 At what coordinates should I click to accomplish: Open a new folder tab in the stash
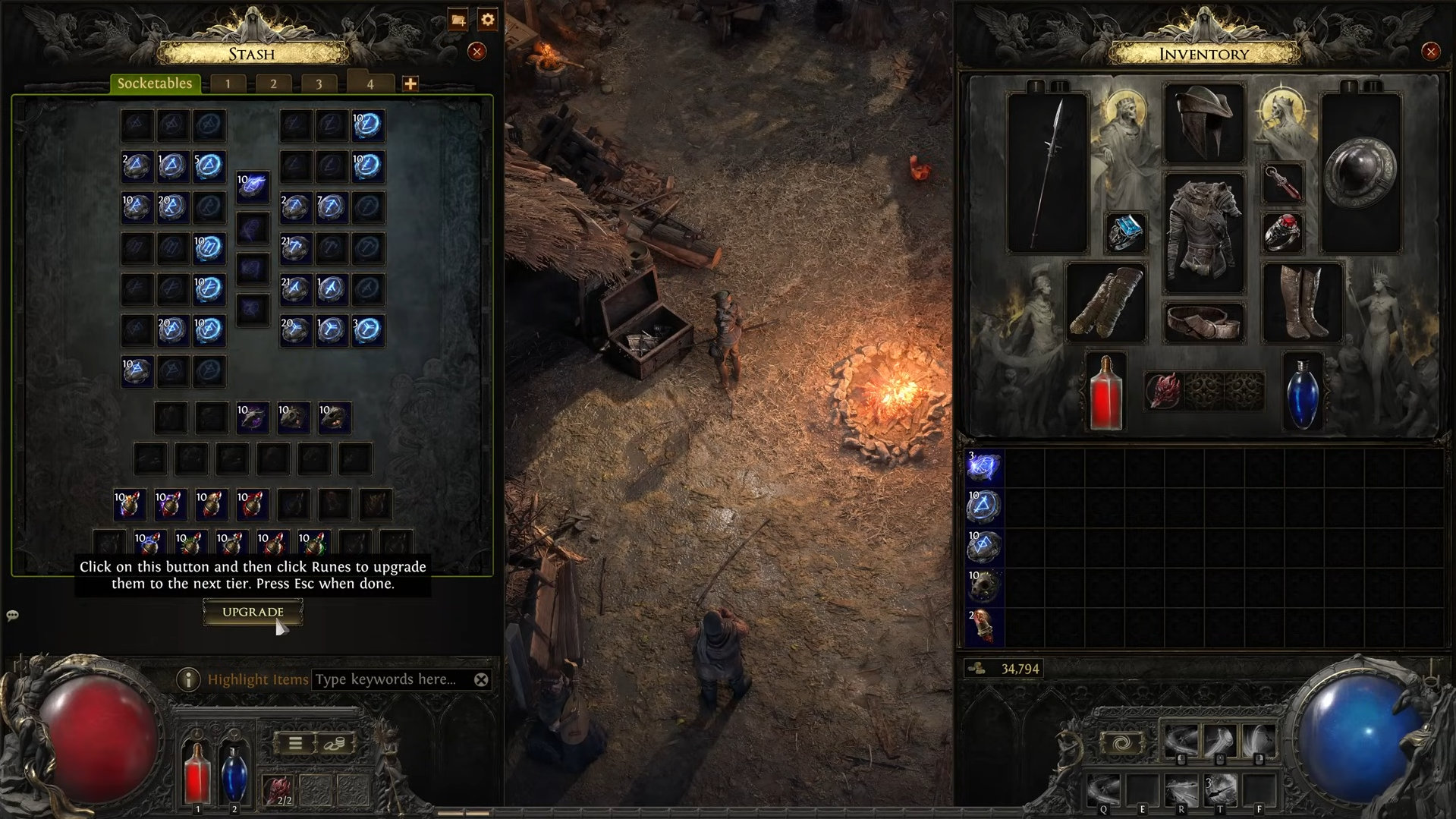[458, 19]
